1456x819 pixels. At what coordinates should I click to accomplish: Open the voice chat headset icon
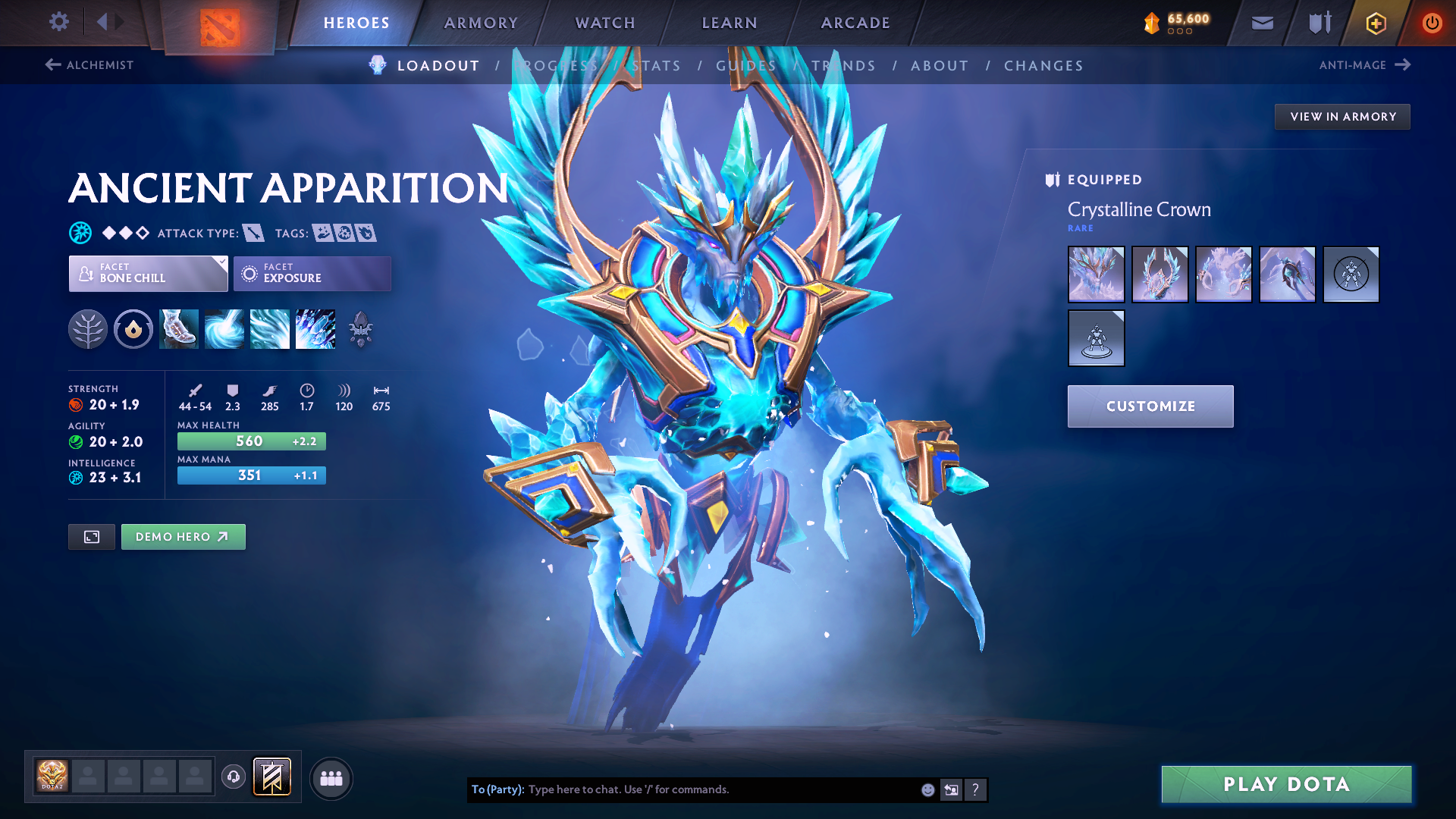coord(232,777)
